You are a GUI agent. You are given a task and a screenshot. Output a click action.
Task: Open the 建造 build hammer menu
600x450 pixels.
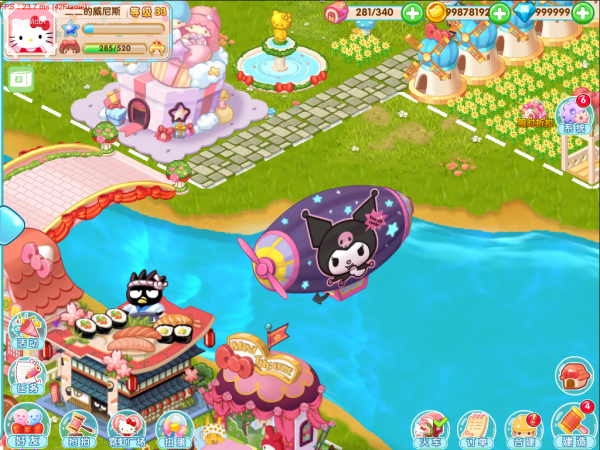(x=573, y=425)
